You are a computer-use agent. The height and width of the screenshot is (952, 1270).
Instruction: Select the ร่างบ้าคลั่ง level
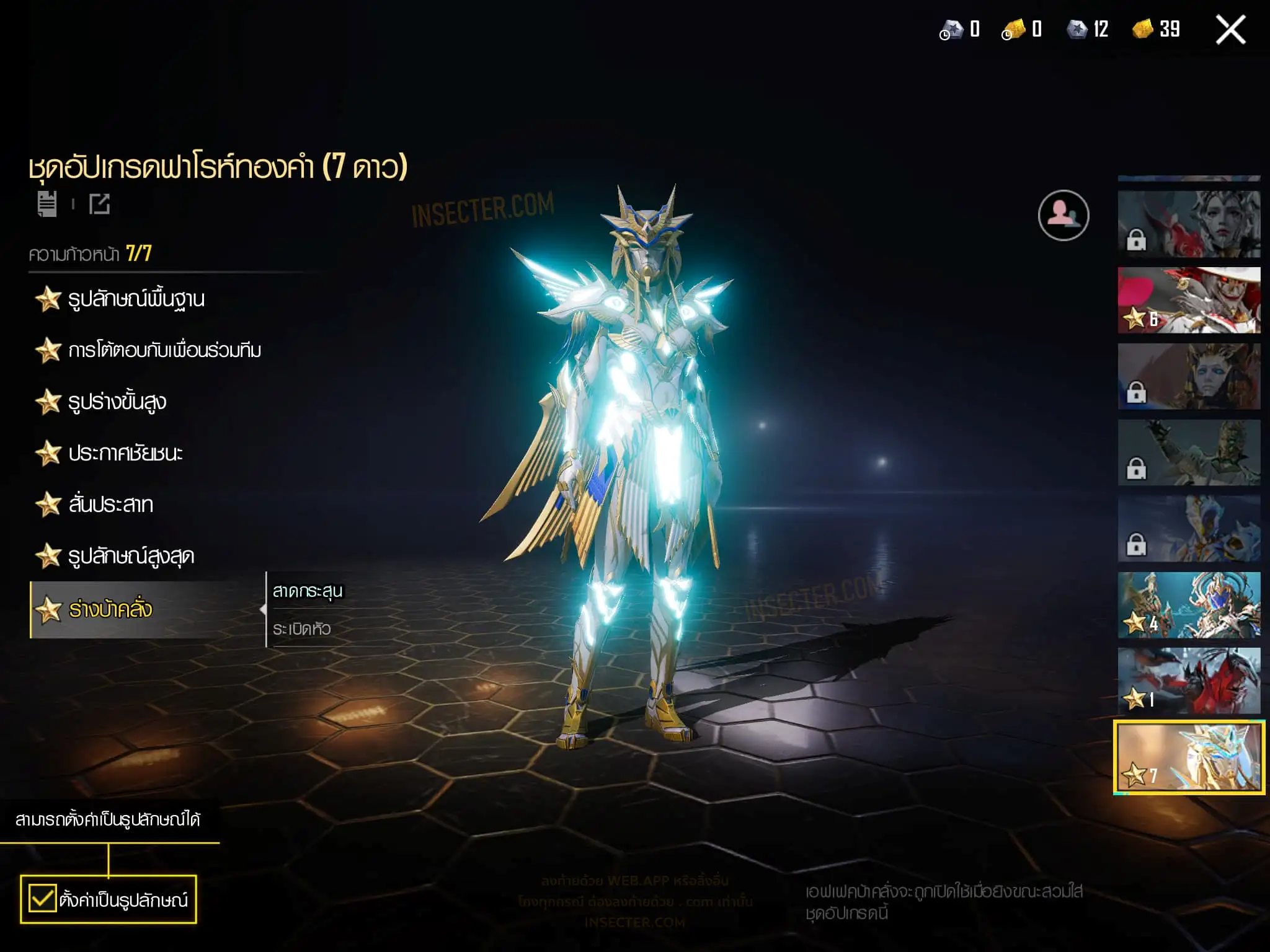[110, 610]
